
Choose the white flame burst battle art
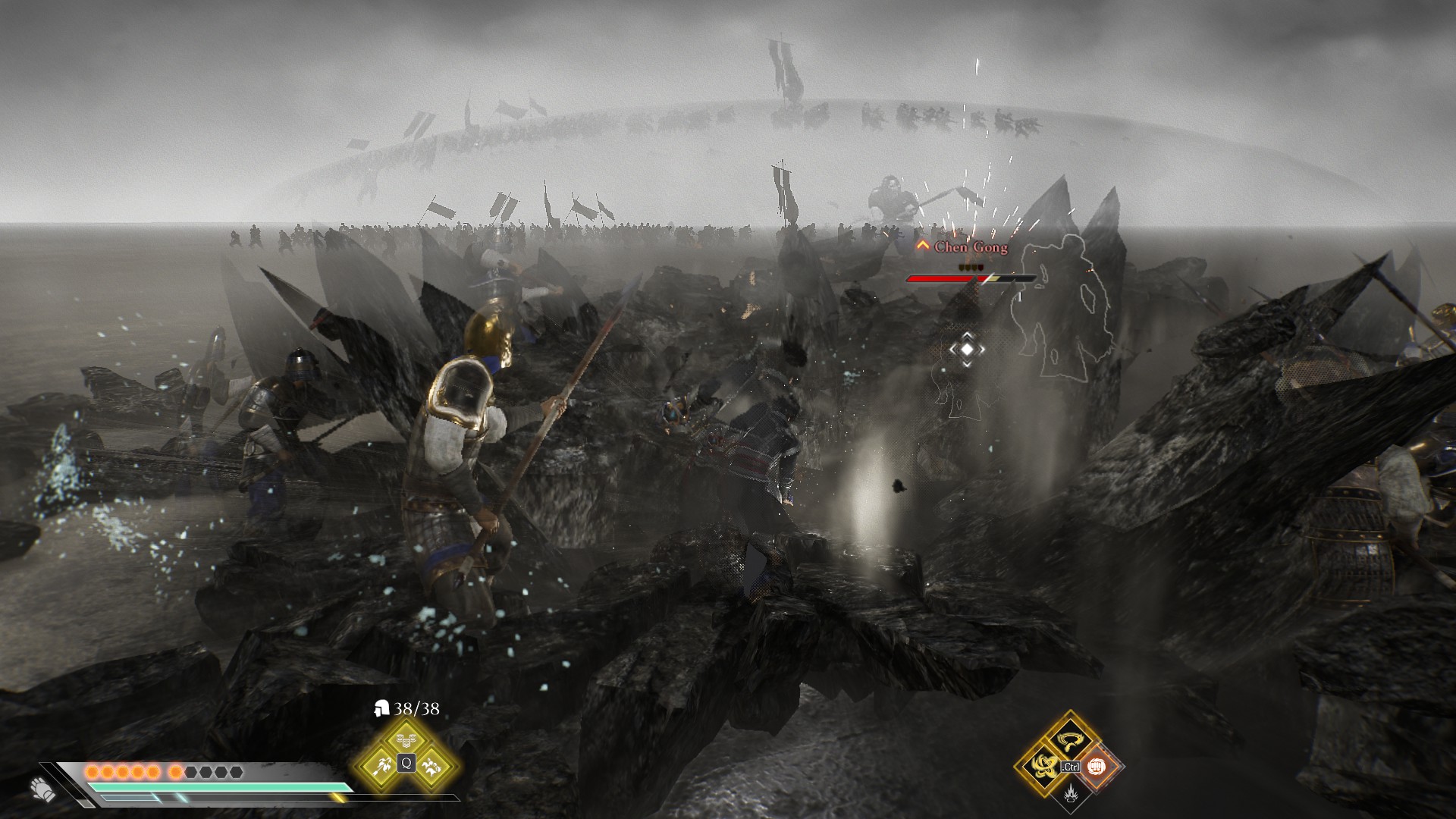tap(1069, 793)
